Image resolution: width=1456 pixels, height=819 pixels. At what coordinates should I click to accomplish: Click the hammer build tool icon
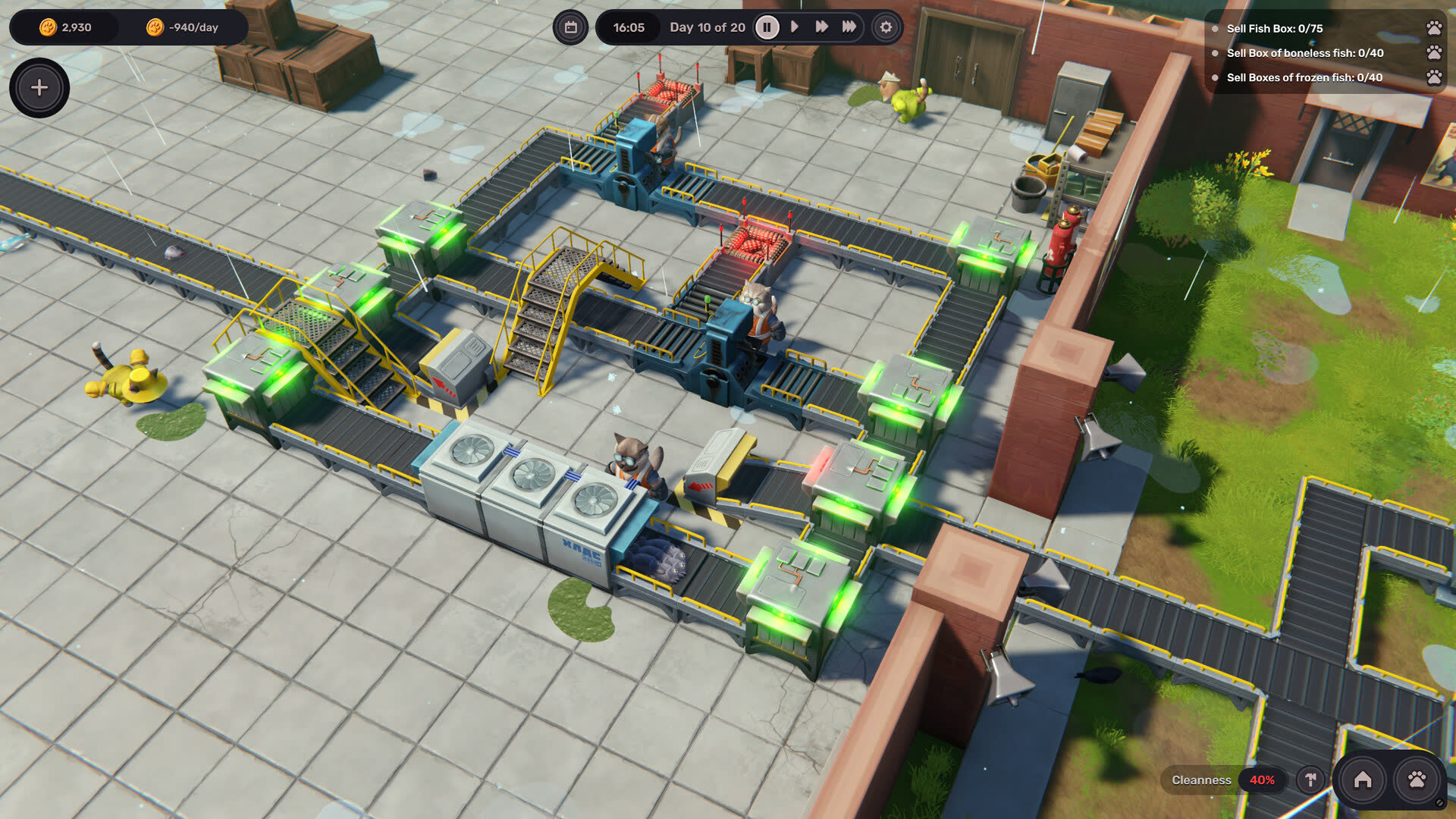coord(1310,780)
